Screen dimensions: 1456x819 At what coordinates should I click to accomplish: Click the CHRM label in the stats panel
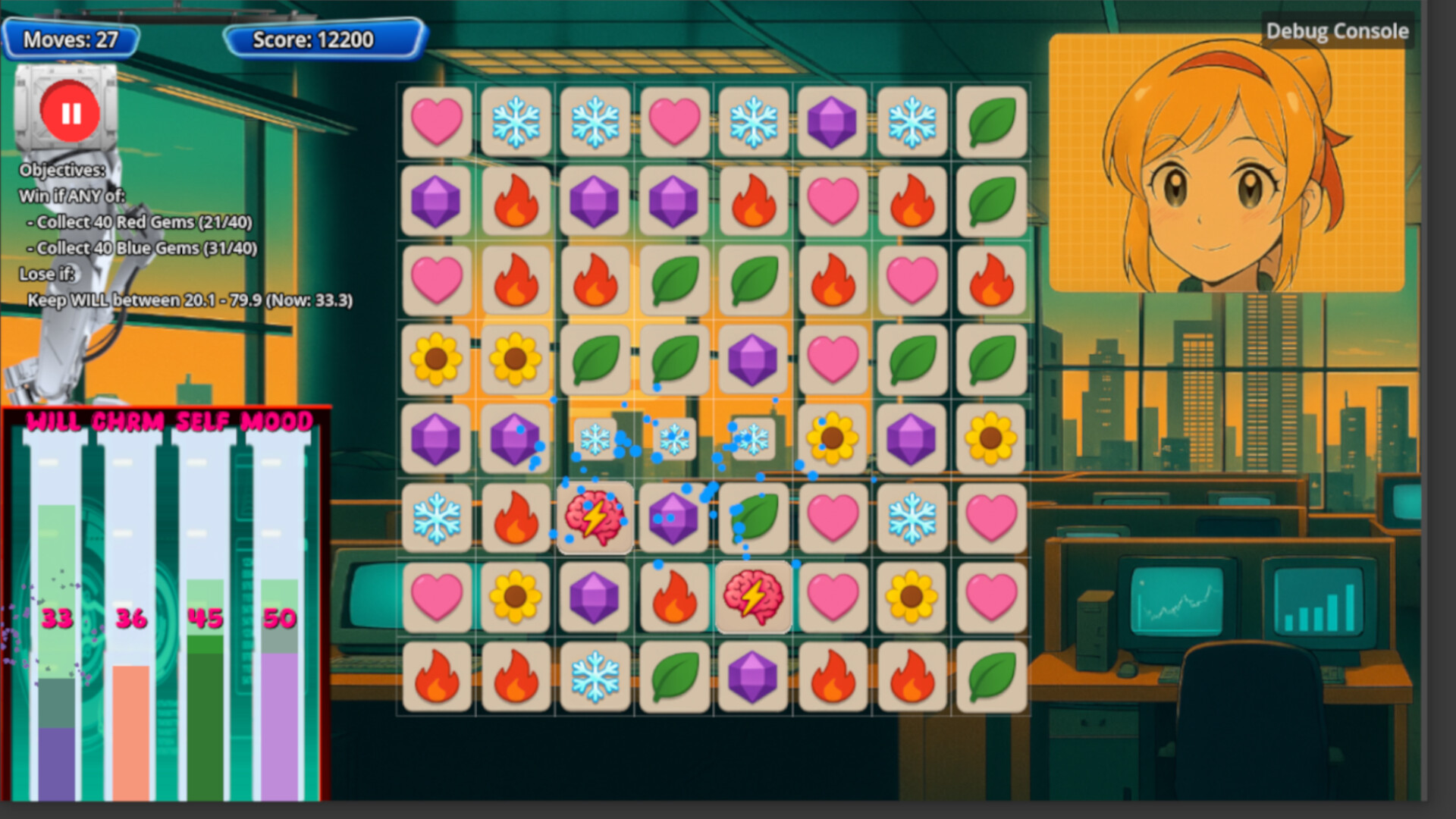pyautogui.click(x=130, y=422)
